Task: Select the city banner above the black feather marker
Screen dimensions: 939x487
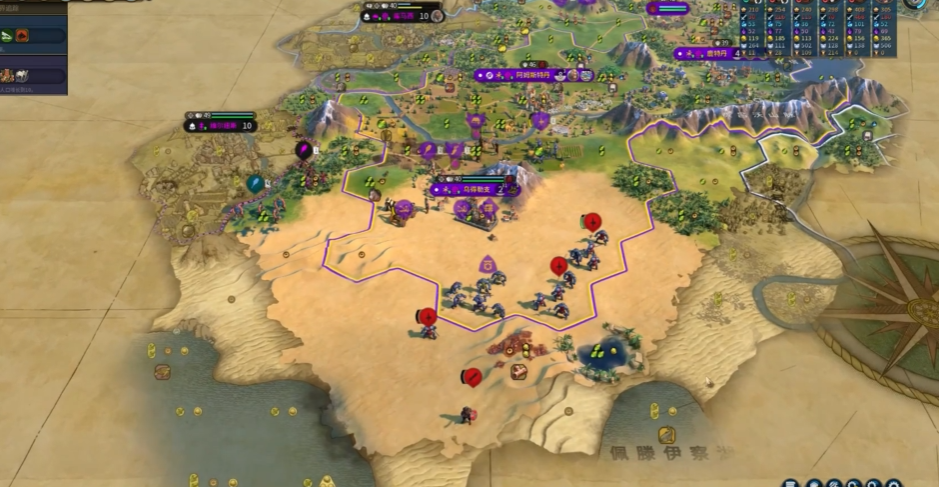Action: point(221,126)
